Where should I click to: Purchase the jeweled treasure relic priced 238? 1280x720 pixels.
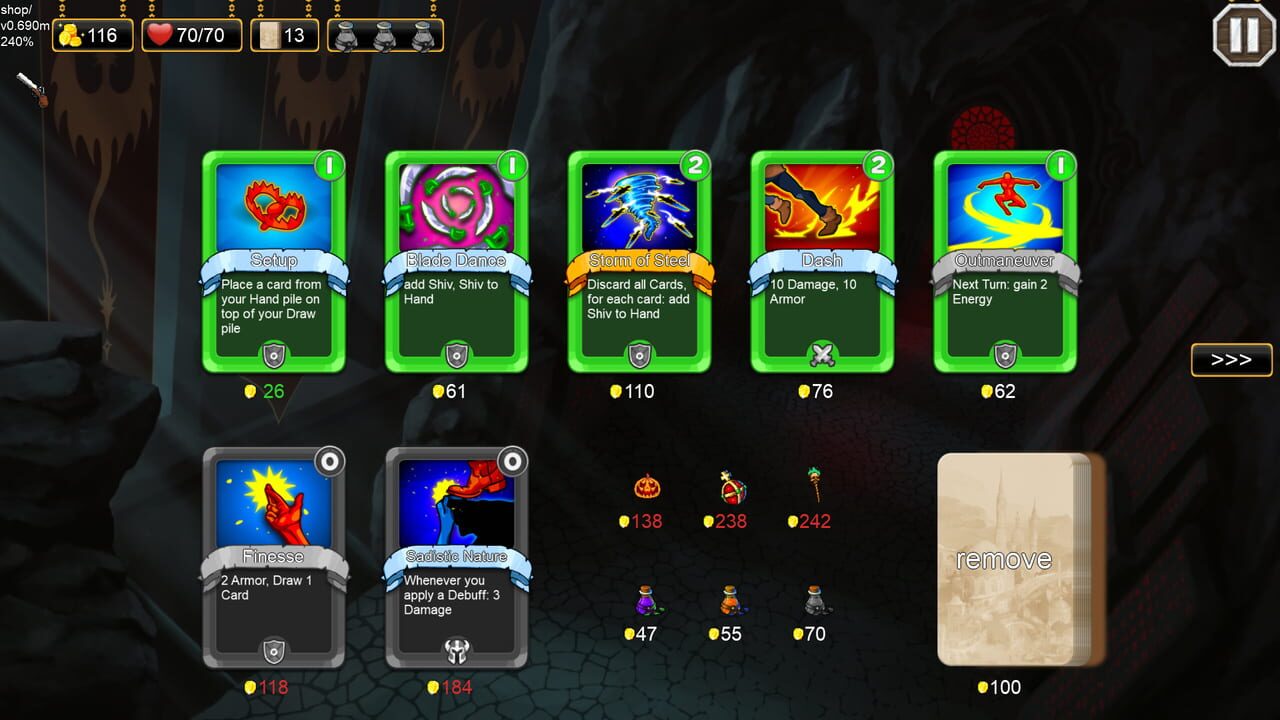tap(727, 492)
